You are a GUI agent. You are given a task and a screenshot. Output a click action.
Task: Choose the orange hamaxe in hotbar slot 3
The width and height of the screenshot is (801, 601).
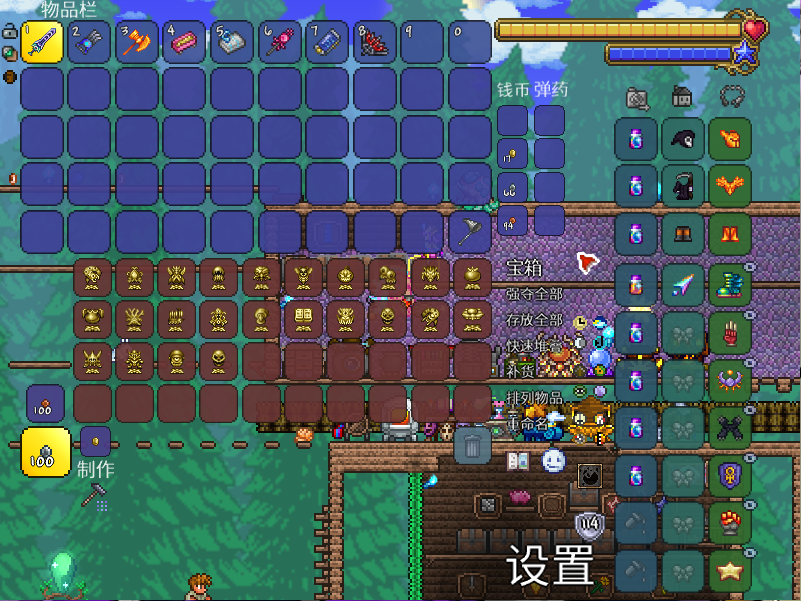pos(137,43)
